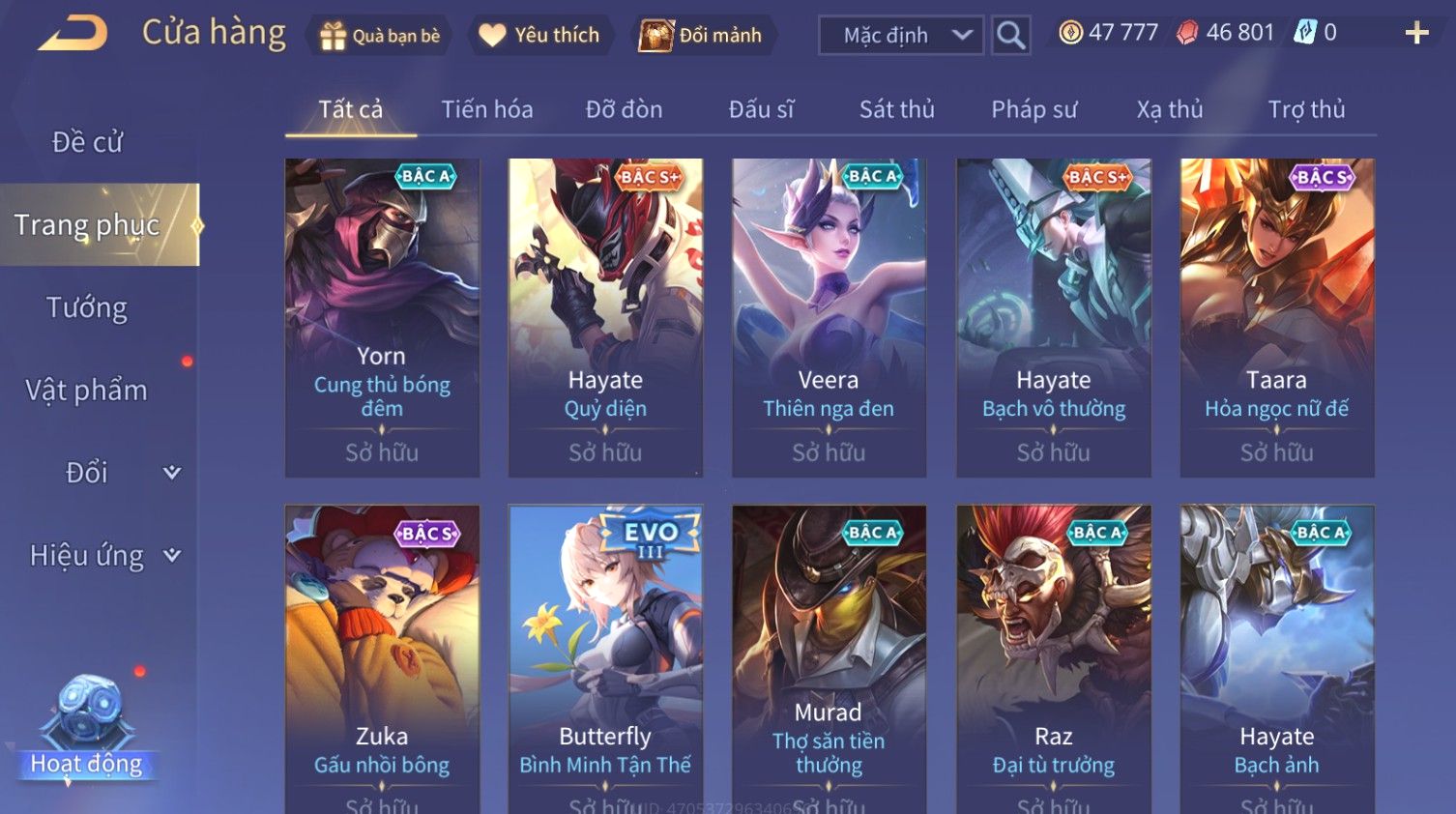Open the Hoạt động events icon

[x=87, y=725]
